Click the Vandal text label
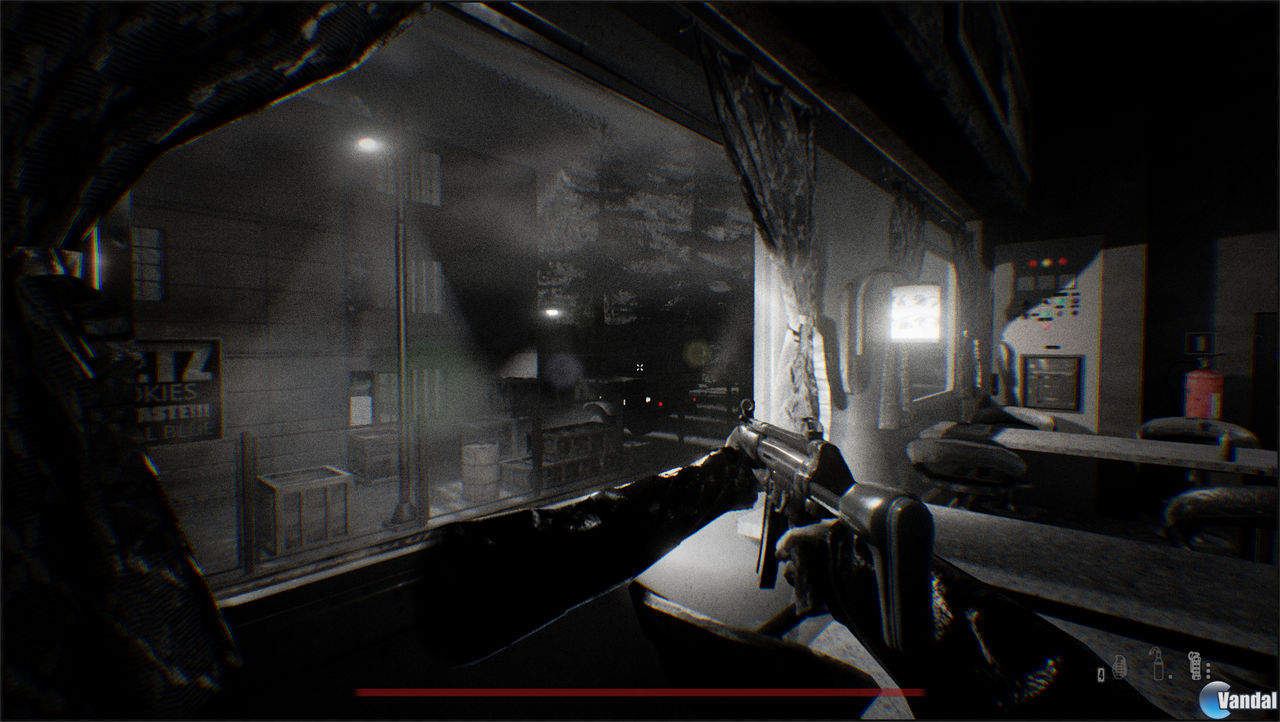Image resolution: width=1280 pixels, height=722 pixels. [x=1247, y=700]
